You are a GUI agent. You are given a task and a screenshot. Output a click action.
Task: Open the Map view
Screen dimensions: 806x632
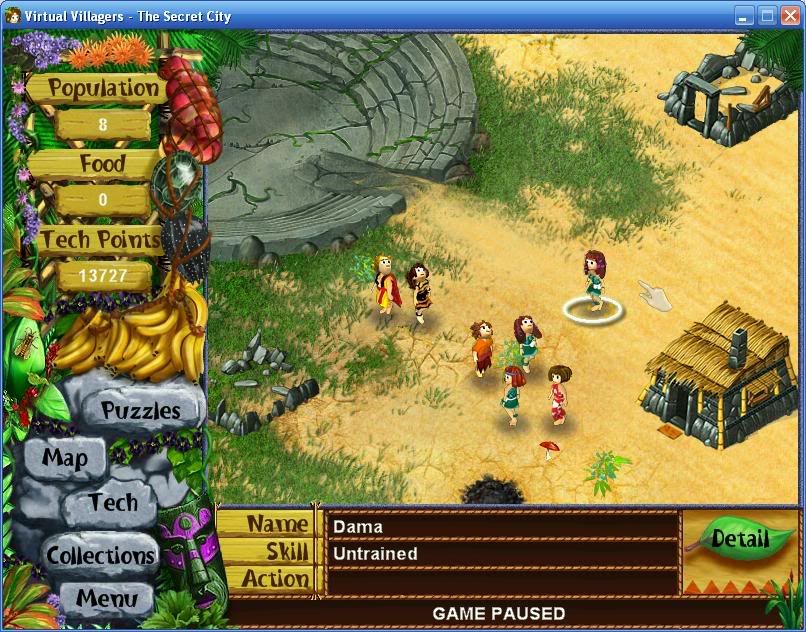point(64,459)
